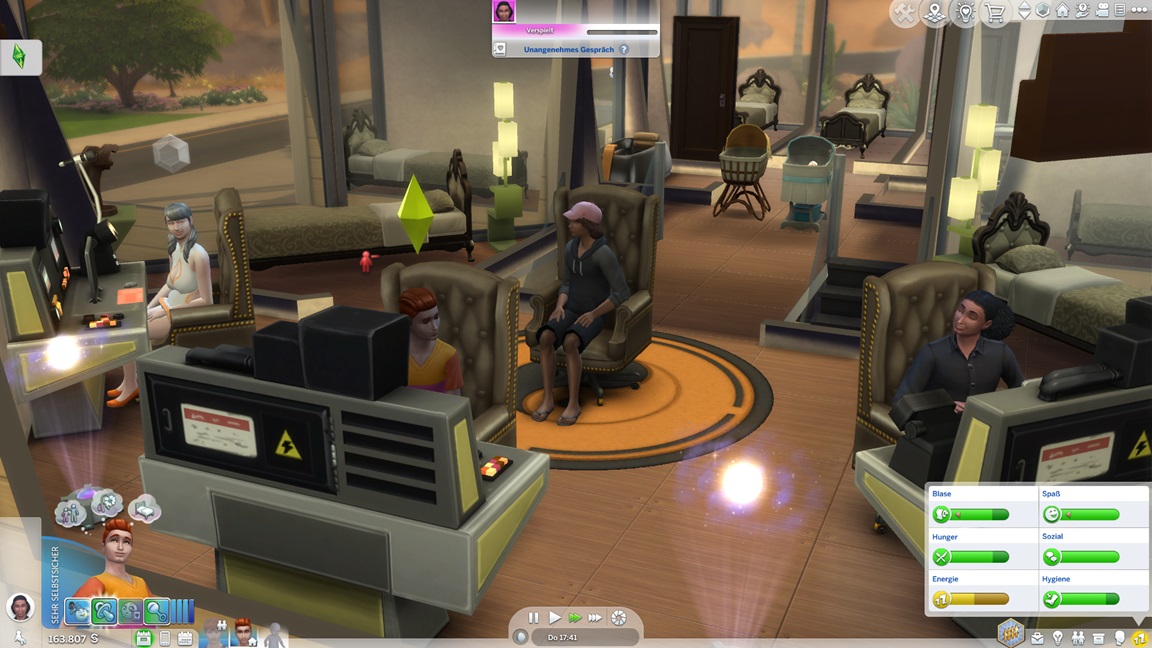Set game speed to ultra speed
Image resolution: width=1152 pixels, height=648 pixels.
click(x=595, y=618)
